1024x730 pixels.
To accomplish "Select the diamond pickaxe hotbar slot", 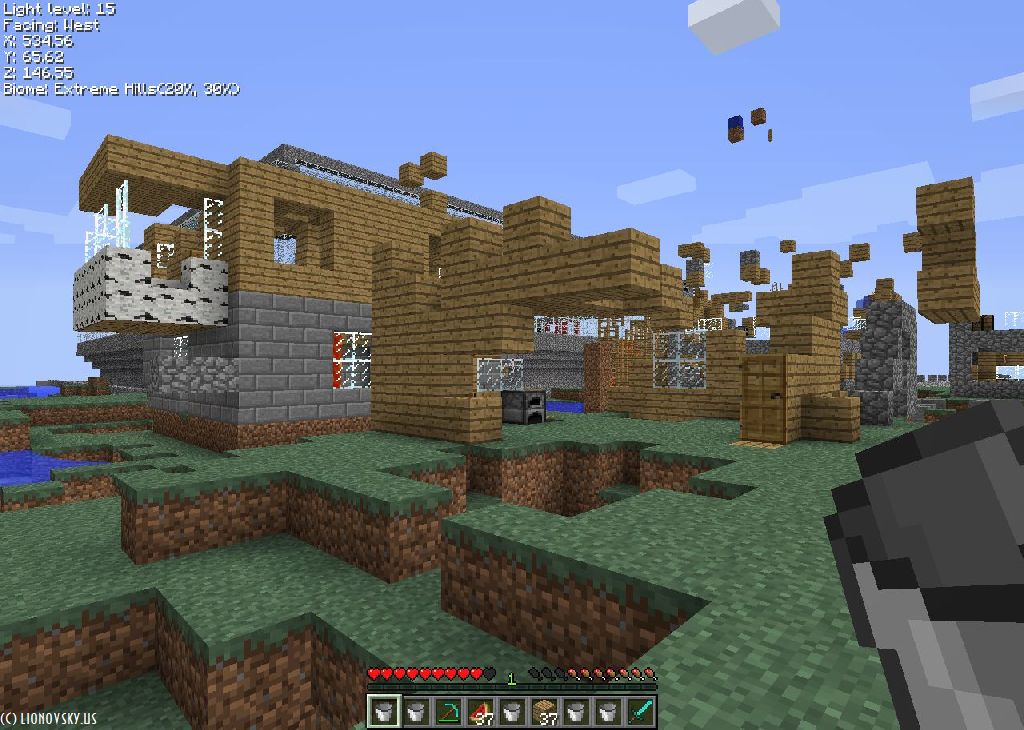I will pos(448,711).
